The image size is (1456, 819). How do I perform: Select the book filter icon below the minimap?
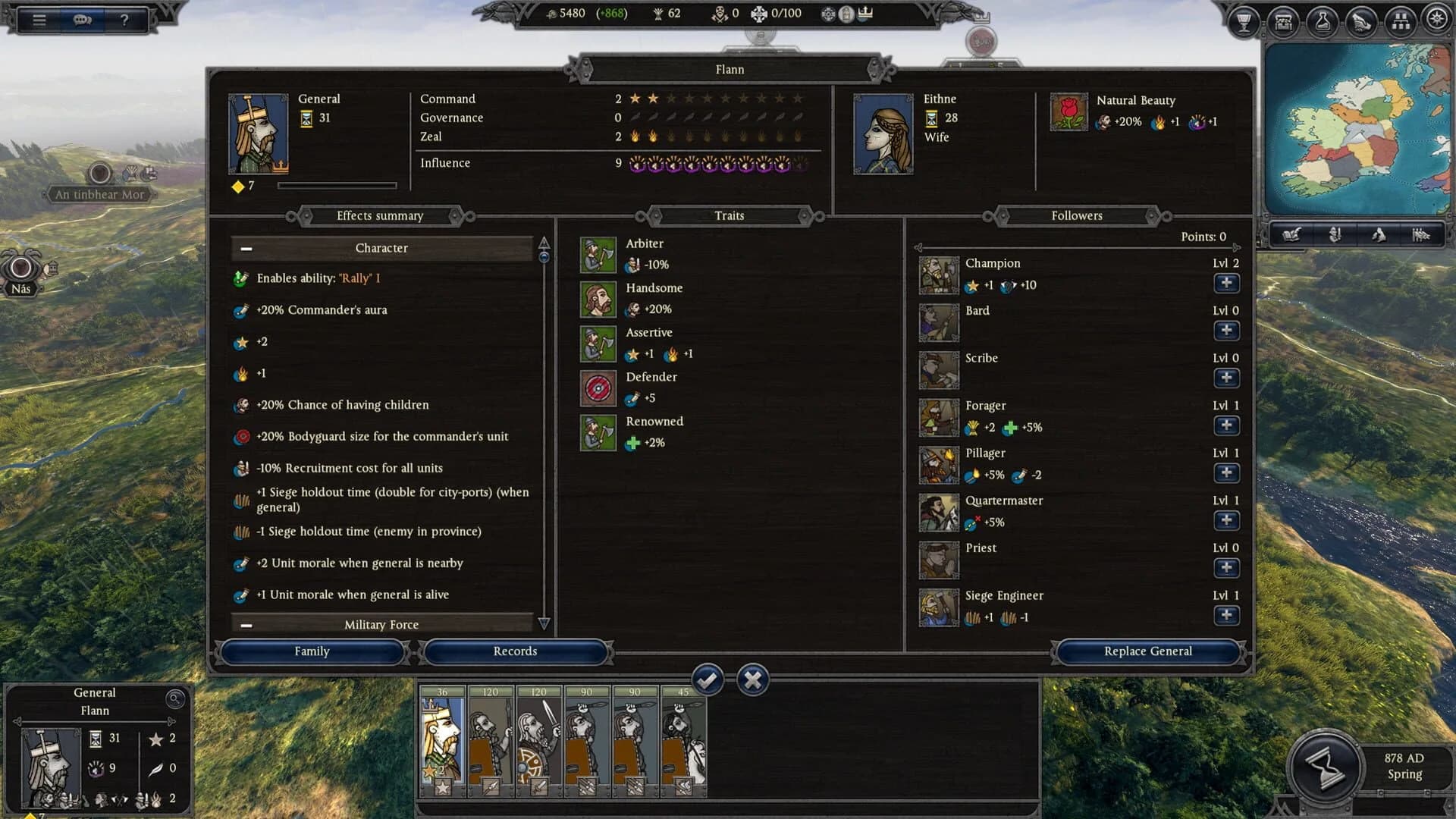point(1292,235)
